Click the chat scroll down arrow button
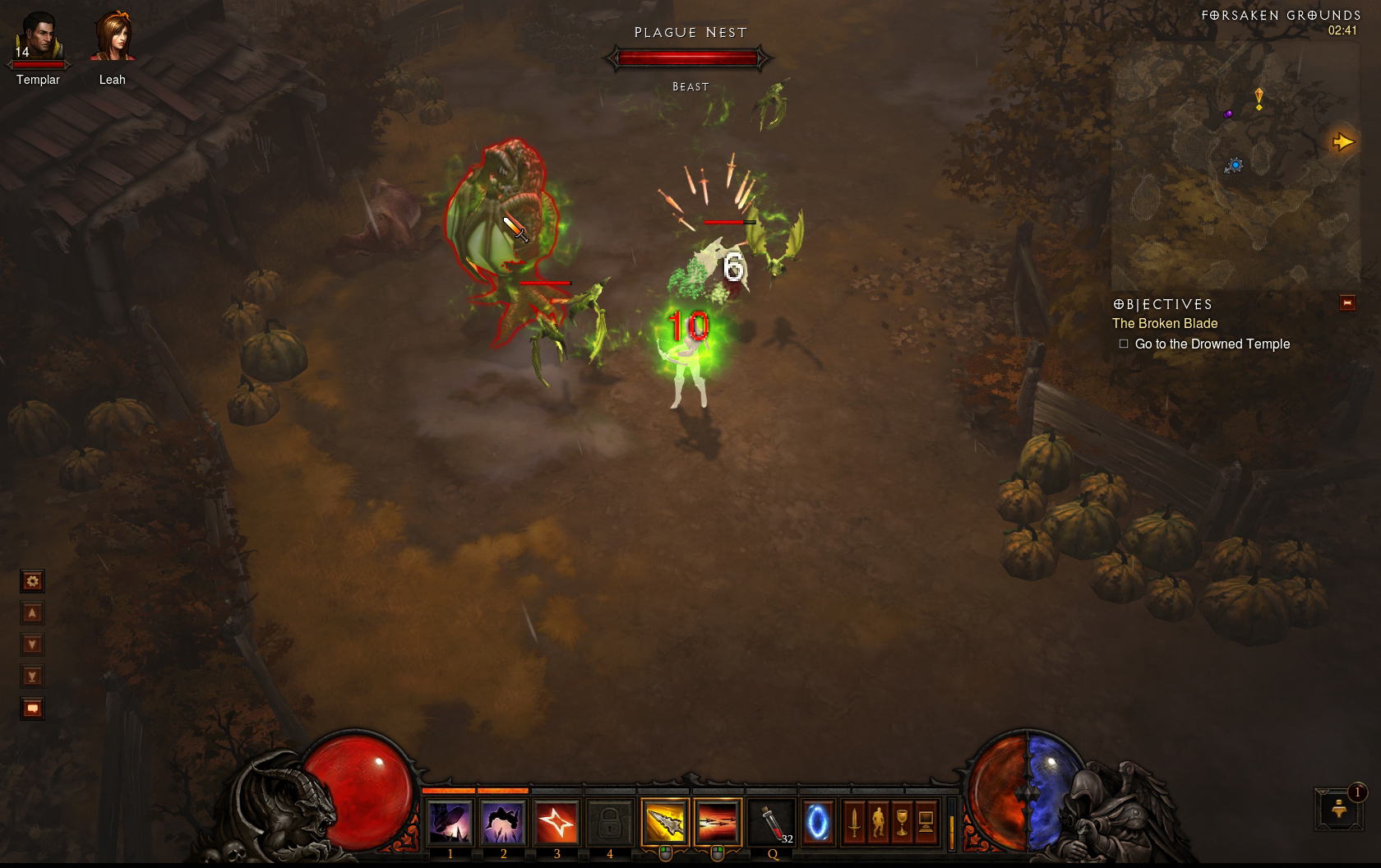Image resolution: width=1381 pixels, height=868 pixels. point(32,645)
